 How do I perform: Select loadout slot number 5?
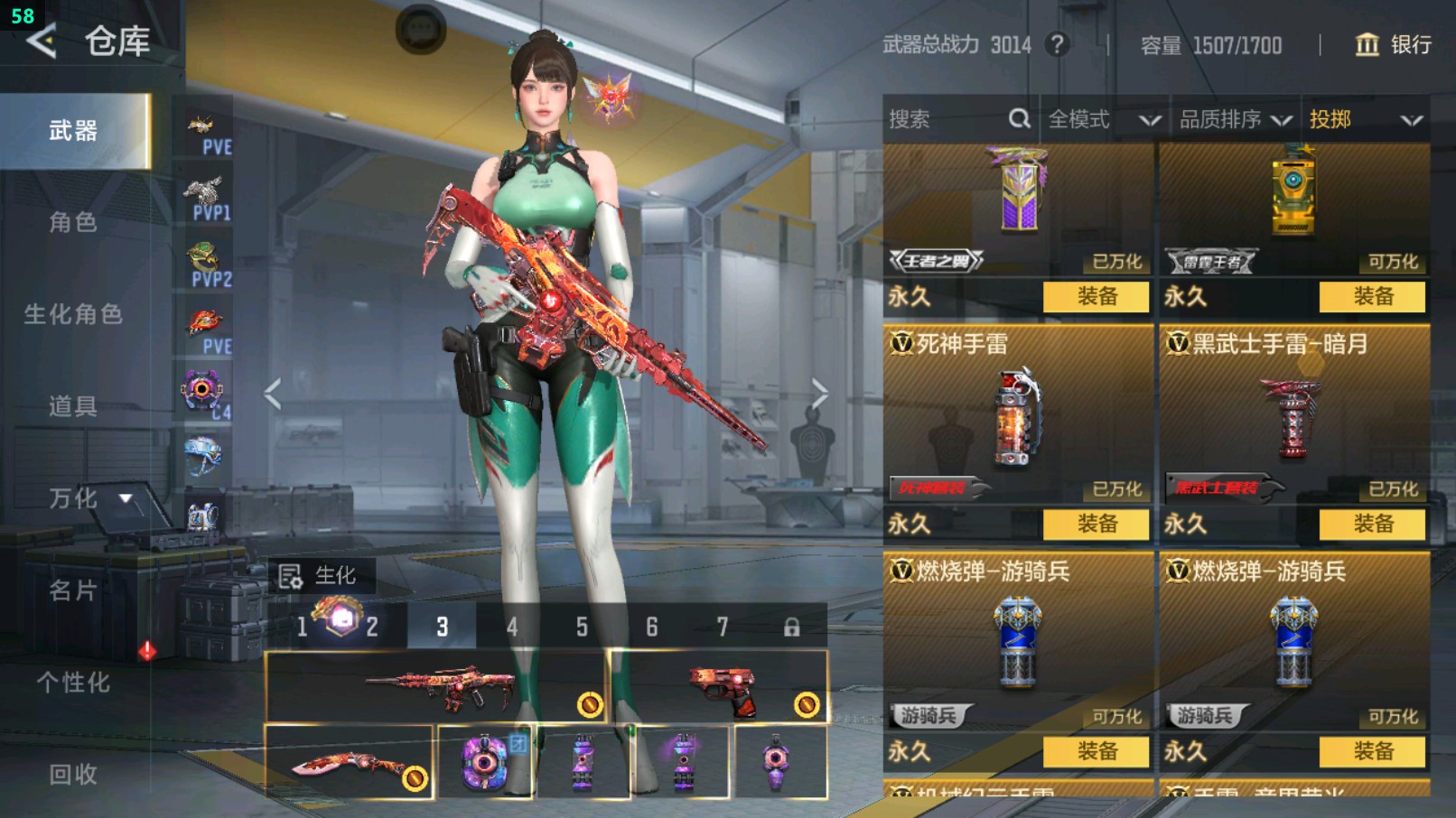[x=582, y=627]
